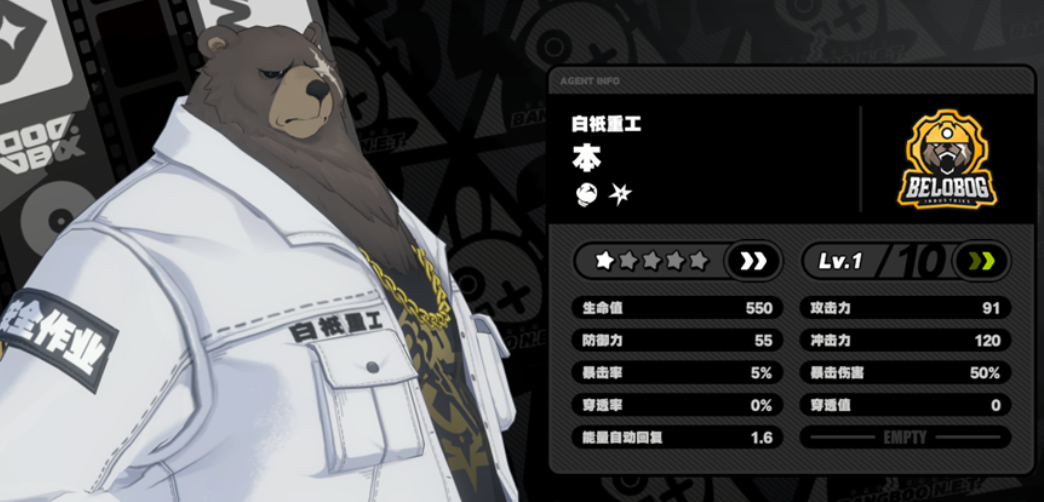
Task: Click the round fist icon under the agent name
Action: [585, 194]
